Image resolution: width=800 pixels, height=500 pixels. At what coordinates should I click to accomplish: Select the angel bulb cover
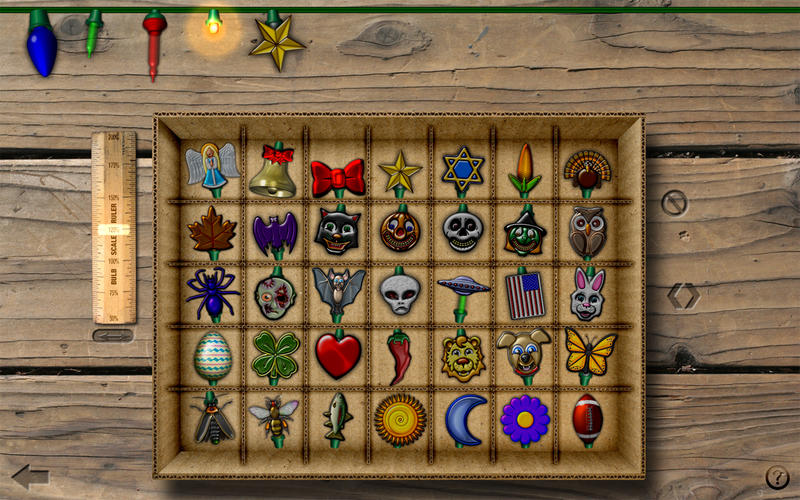(x=211, y=167)
